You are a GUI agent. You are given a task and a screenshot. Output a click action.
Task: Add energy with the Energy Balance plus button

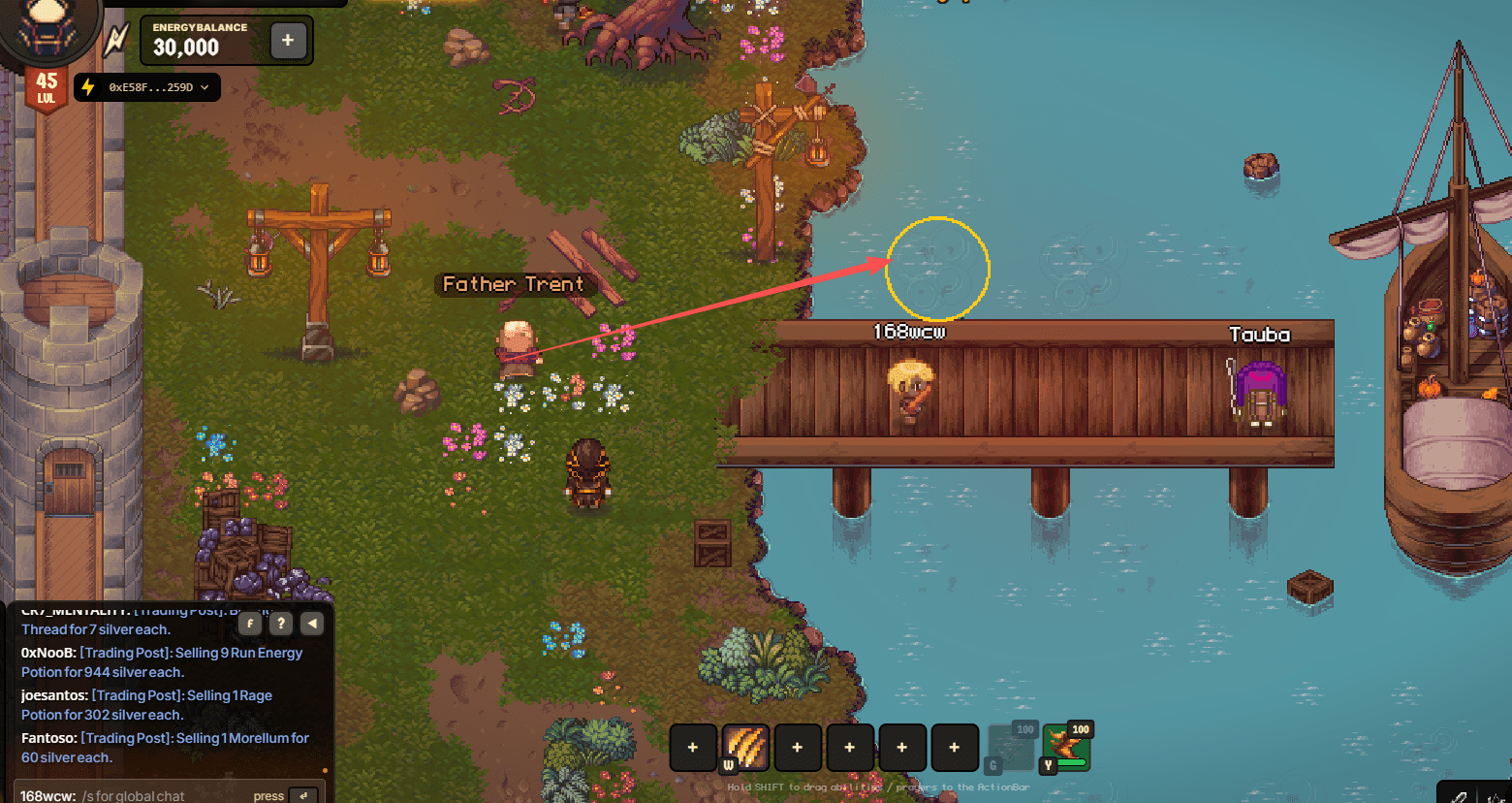pos(288,41)
